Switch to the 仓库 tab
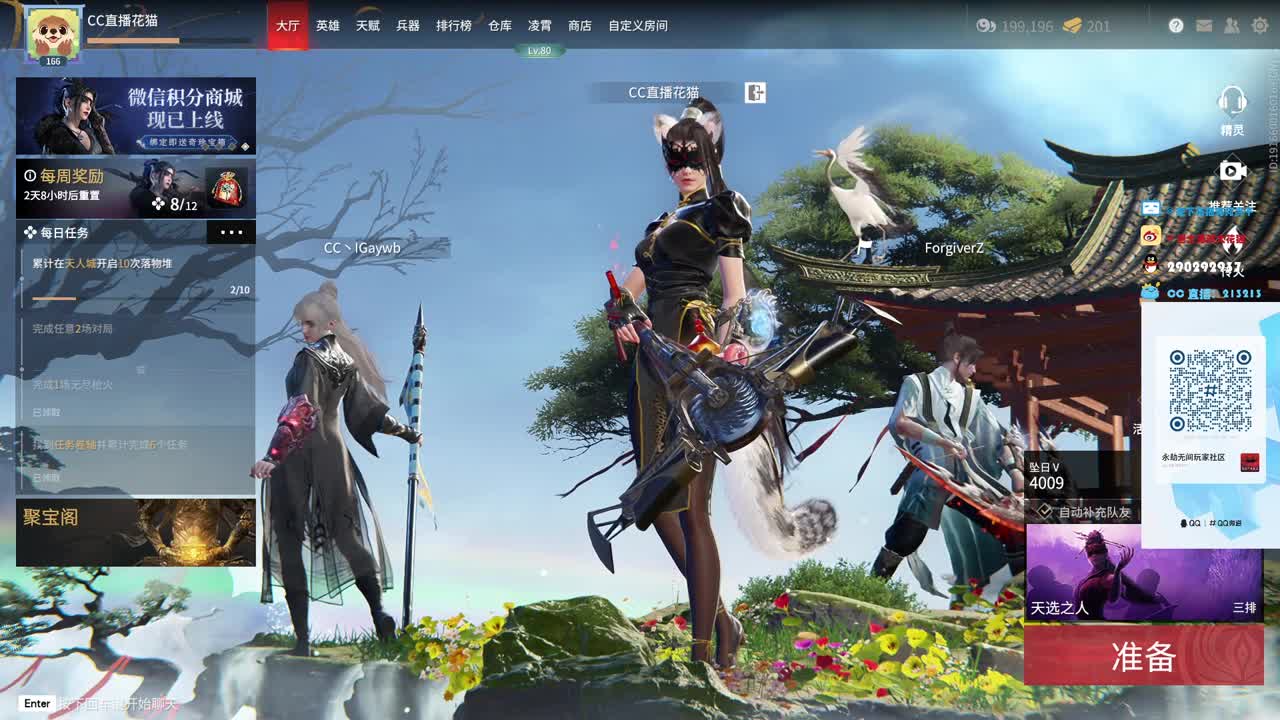Screen dimensions: 1280x720 coord(498,27)
